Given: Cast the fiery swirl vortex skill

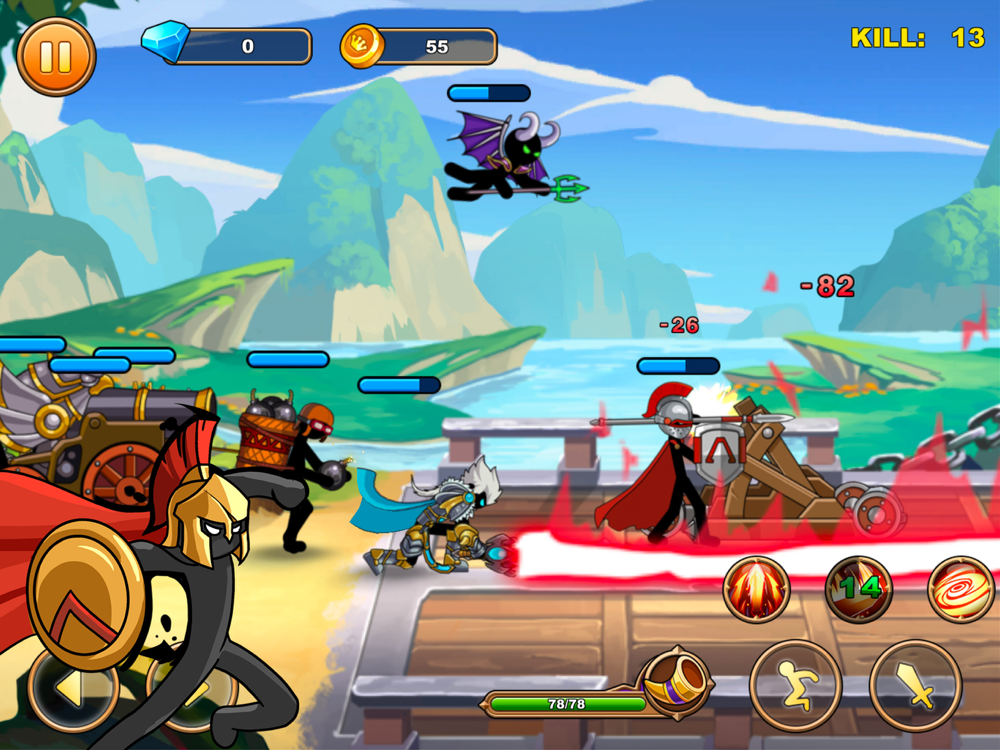Looking at the screenshot, I should [x=960, y=590].
